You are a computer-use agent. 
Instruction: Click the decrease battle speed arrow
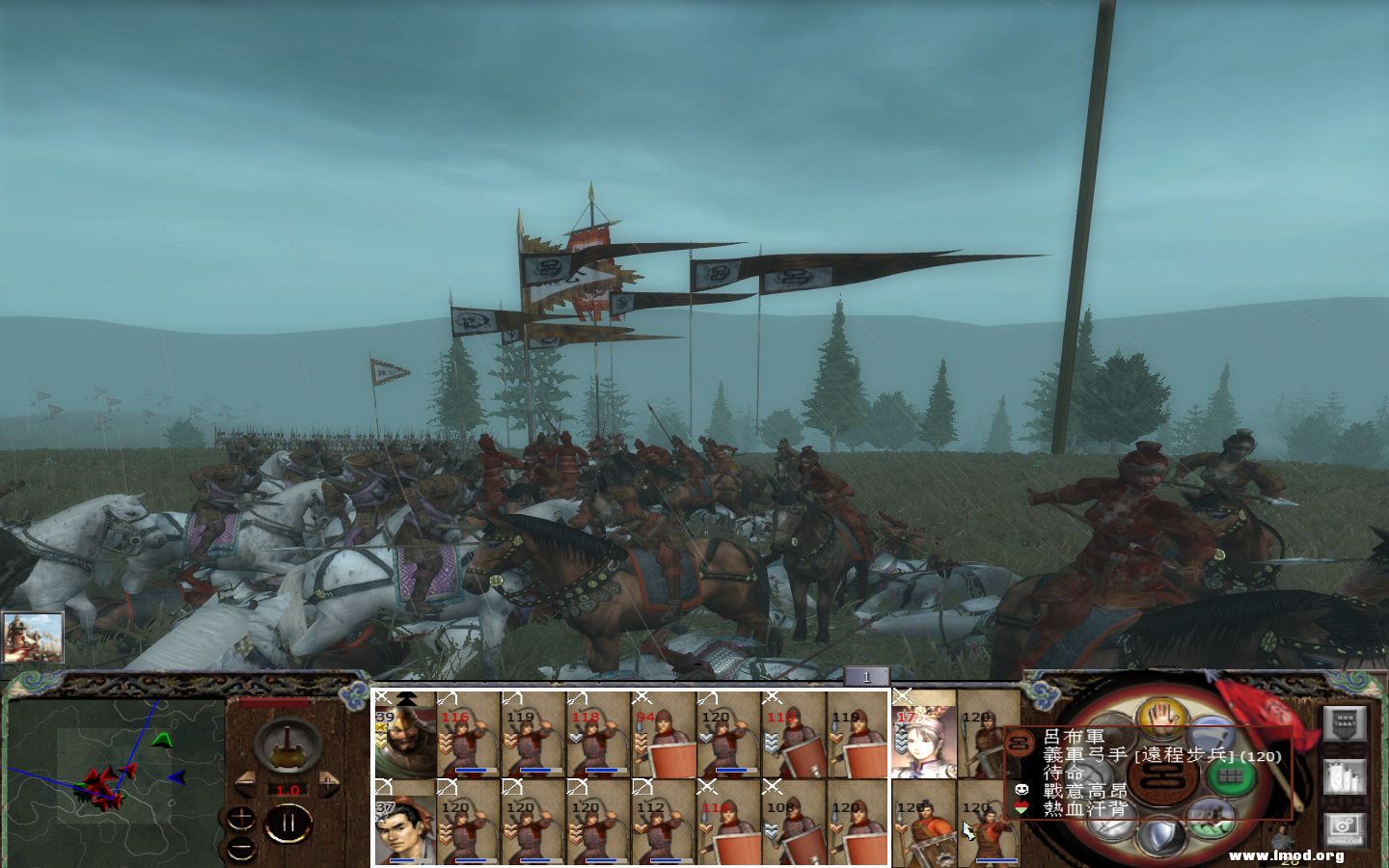click(244, 784)
